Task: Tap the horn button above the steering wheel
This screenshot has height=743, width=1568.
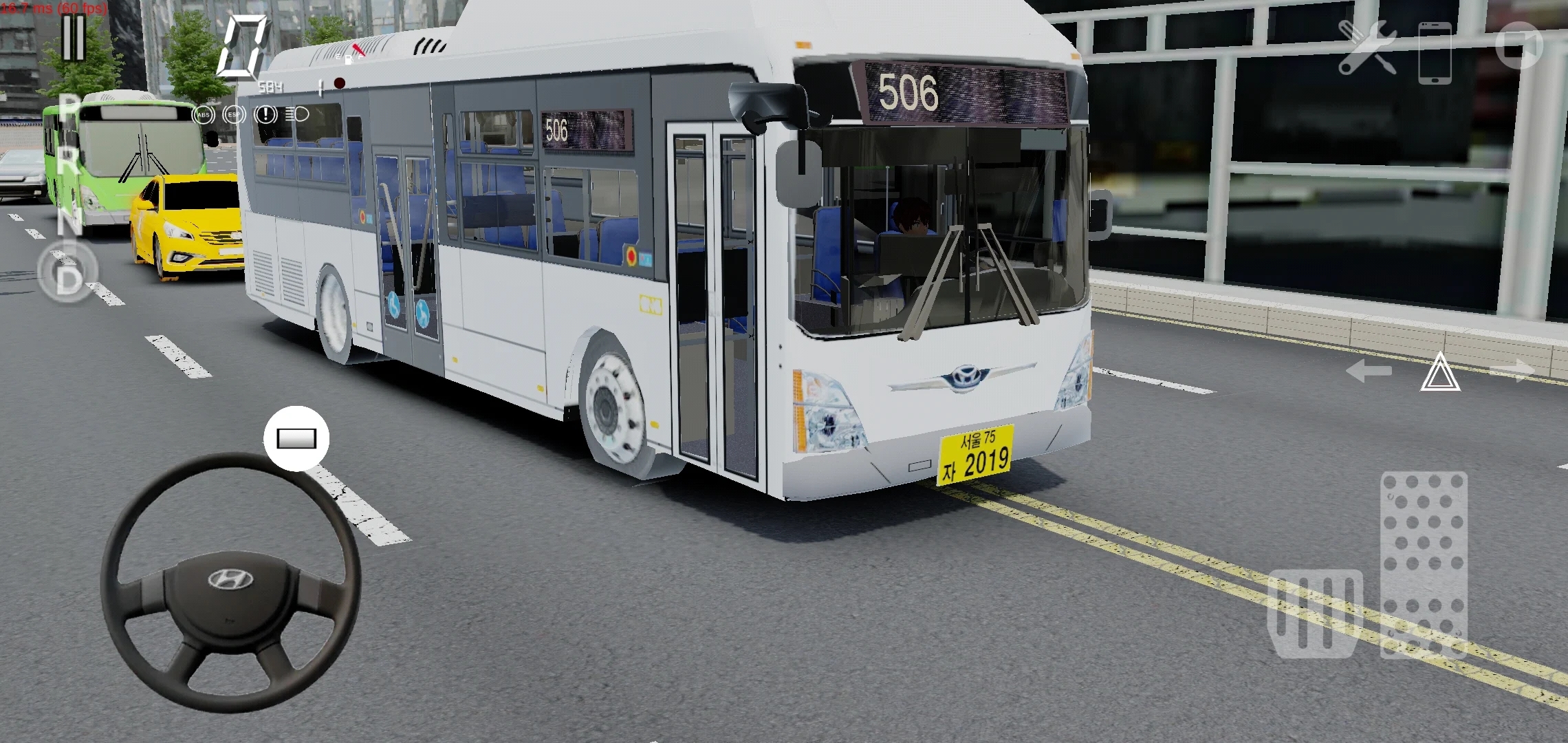Action: coord(296,438)
